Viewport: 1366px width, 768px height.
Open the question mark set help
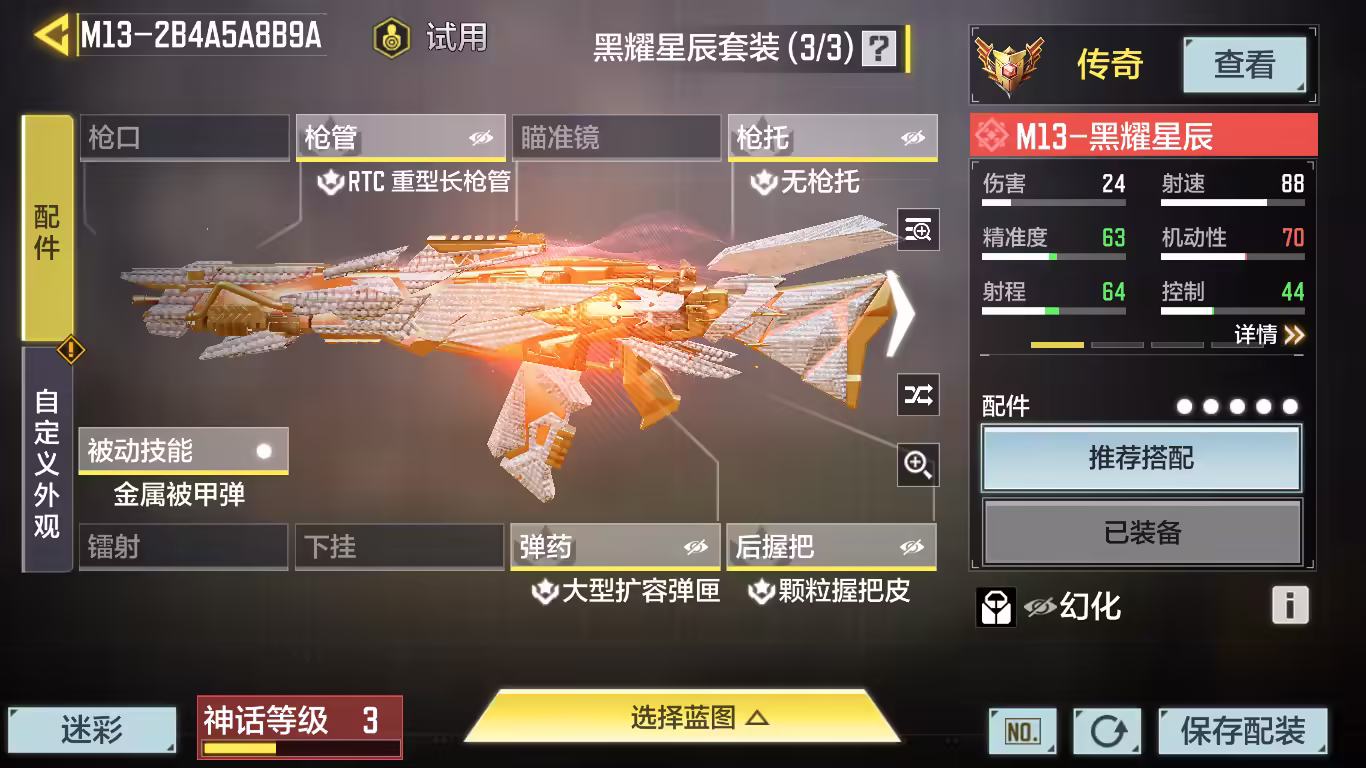[879, 48]
